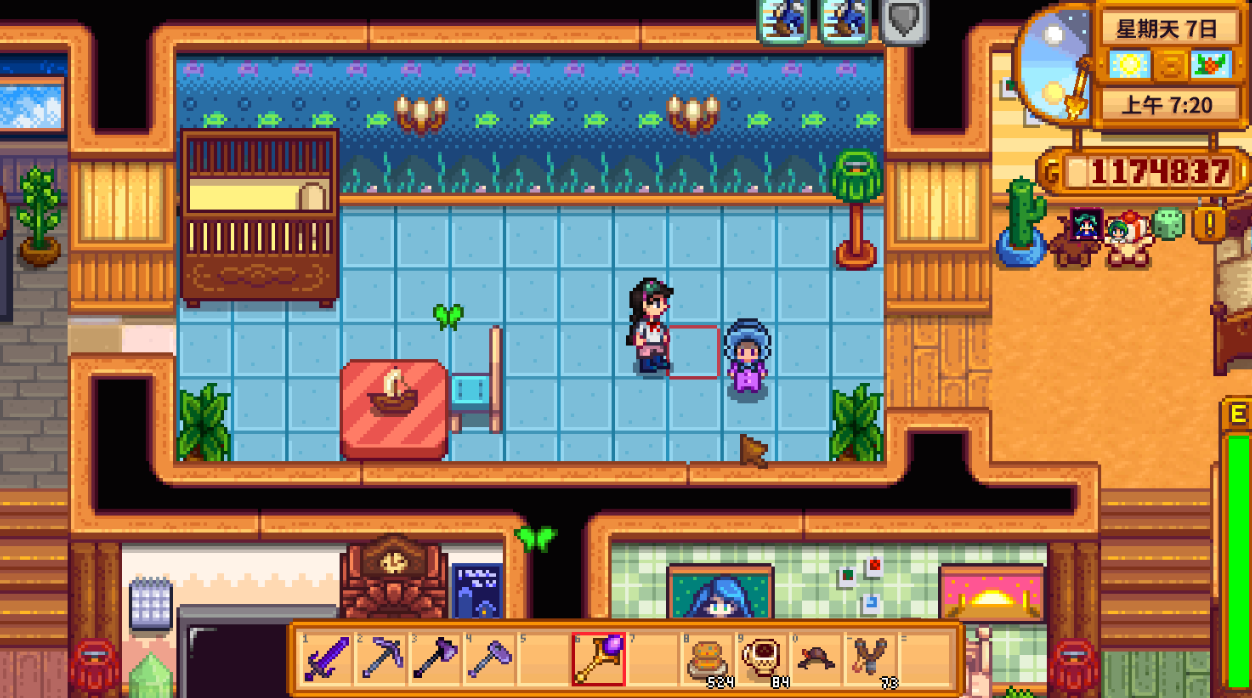
Task: Select the purple galaxy sword slot
Action: point(327,659)
